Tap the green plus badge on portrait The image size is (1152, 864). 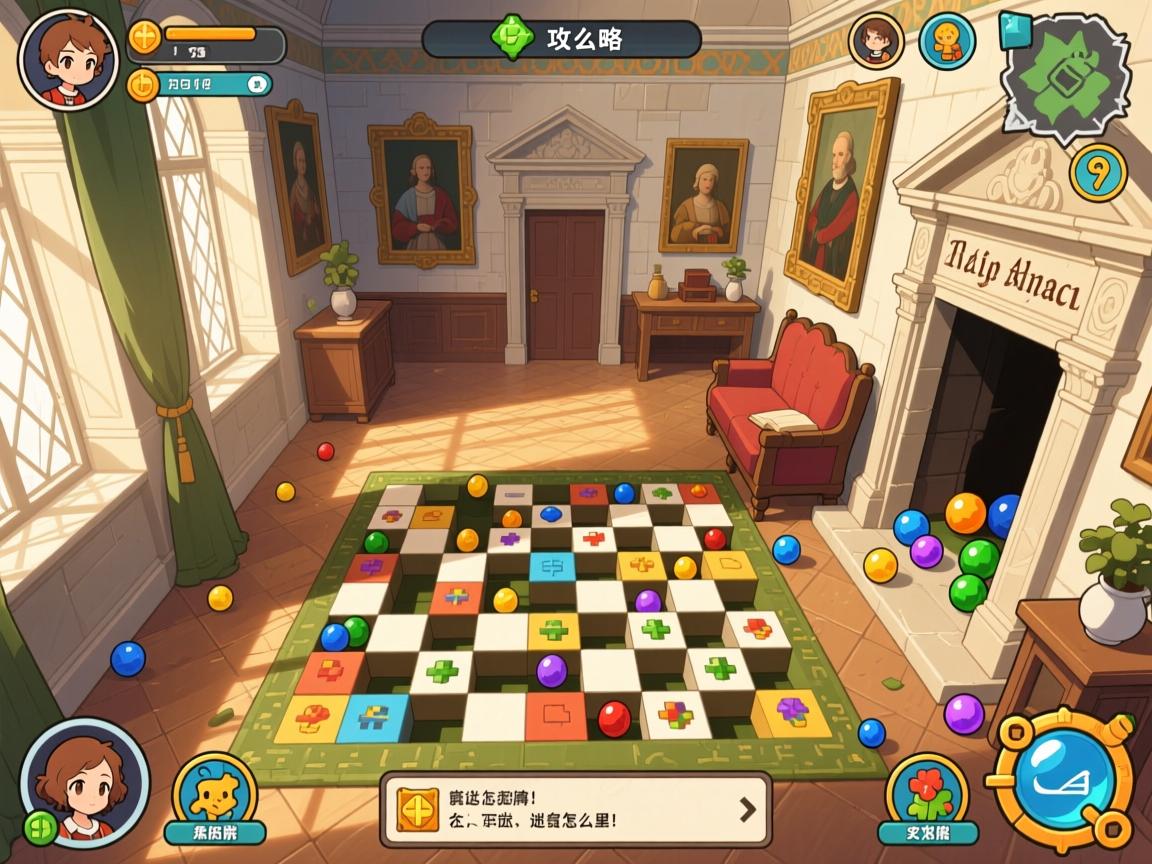click(x=41, y=828)
